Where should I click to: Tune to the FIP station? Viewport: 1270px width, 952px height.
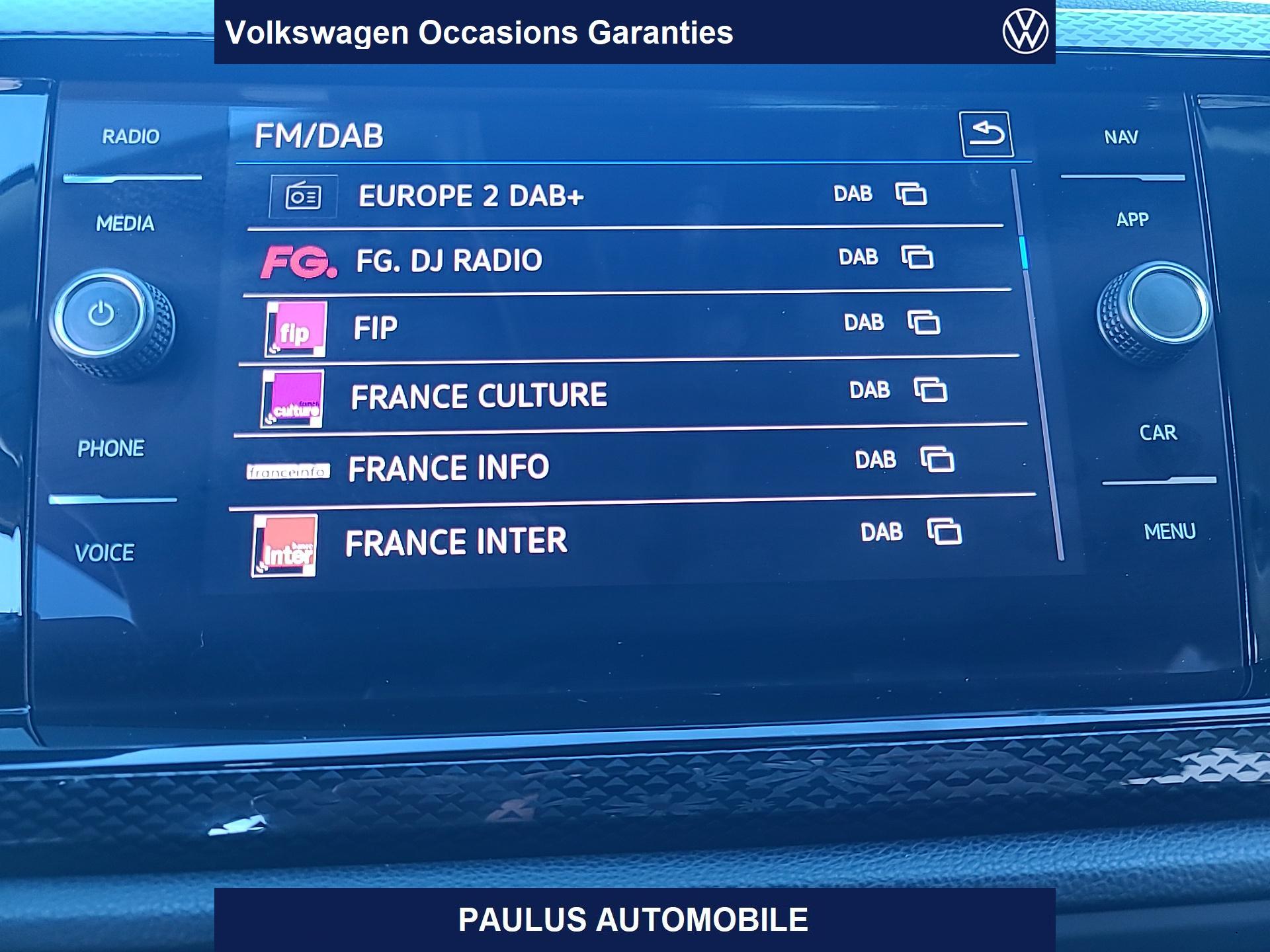click(x=376, y=328)
